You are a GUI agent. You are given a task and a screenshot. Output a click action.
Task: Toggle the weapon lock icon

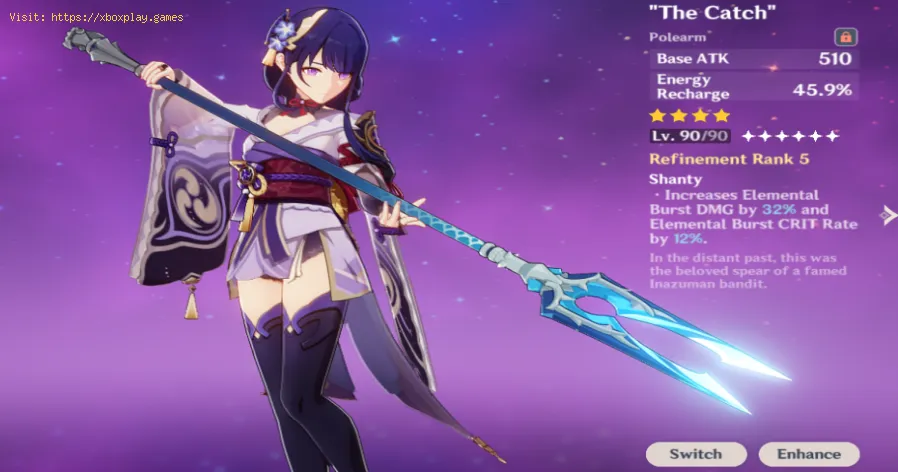click(845, 37)
